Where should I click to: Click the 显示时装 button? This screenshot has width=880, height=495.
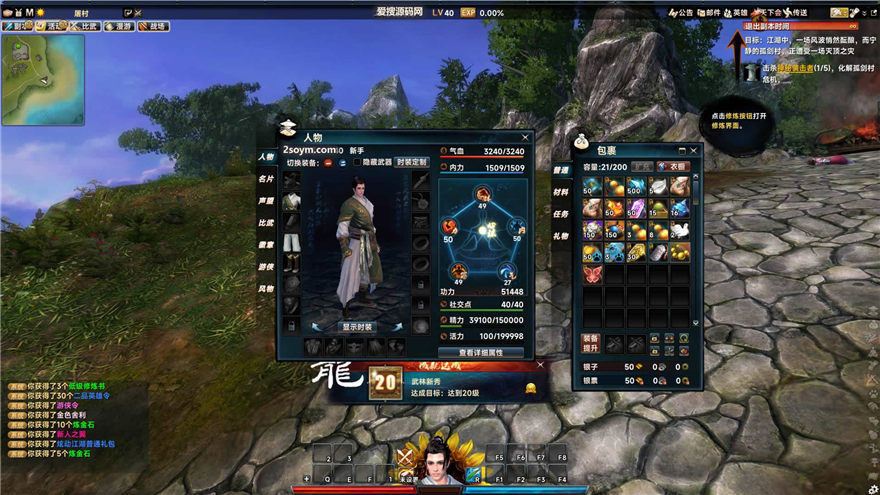357,326
